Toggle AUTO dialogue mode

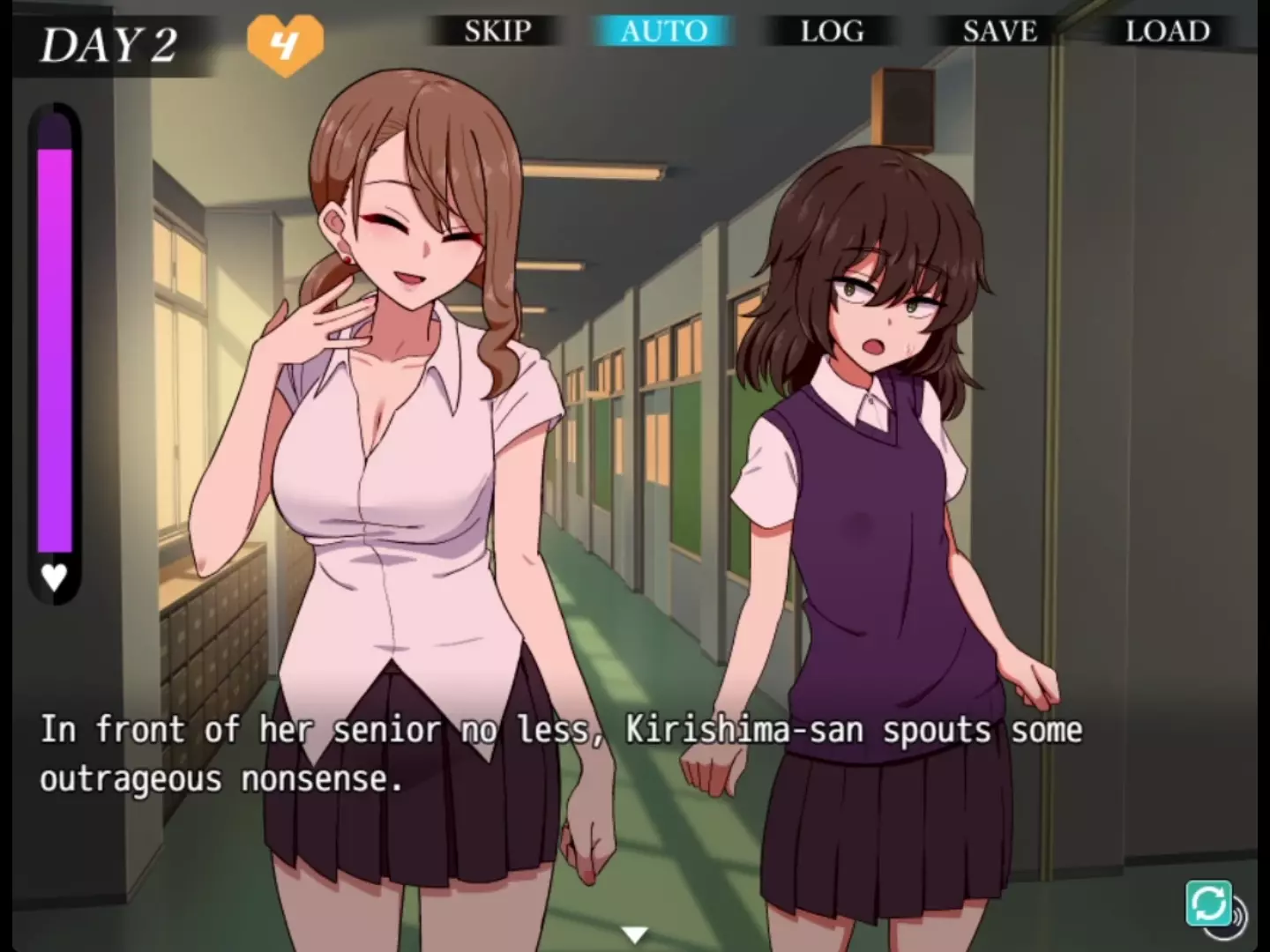tap(663, 32)
